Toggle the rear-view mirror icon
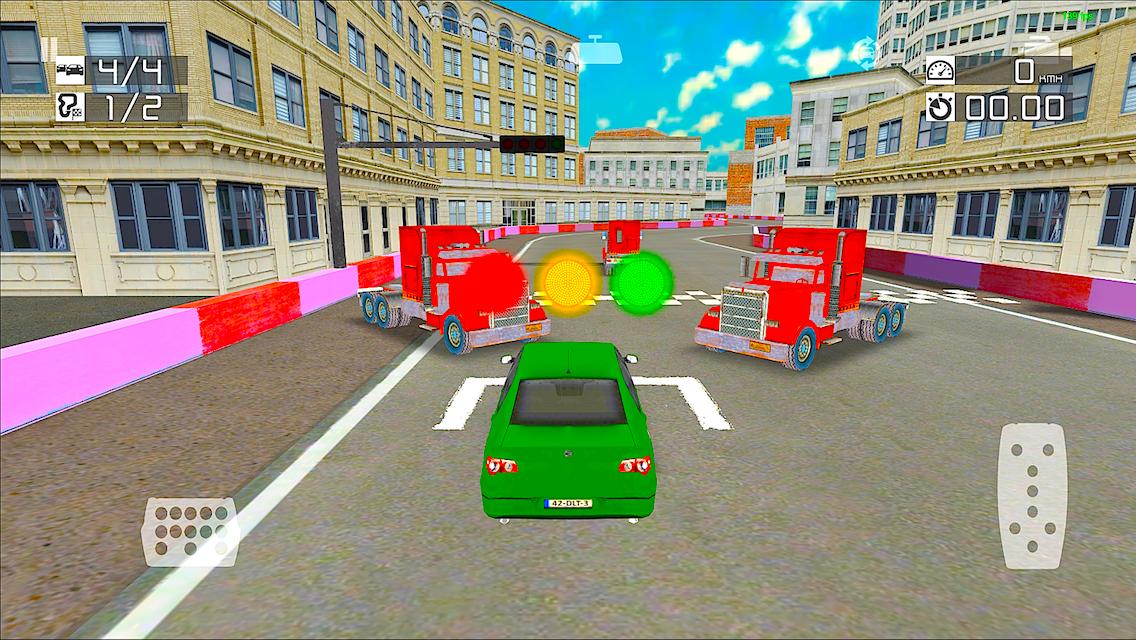This screenshot has width=1136, height=640. coord(597,49)
